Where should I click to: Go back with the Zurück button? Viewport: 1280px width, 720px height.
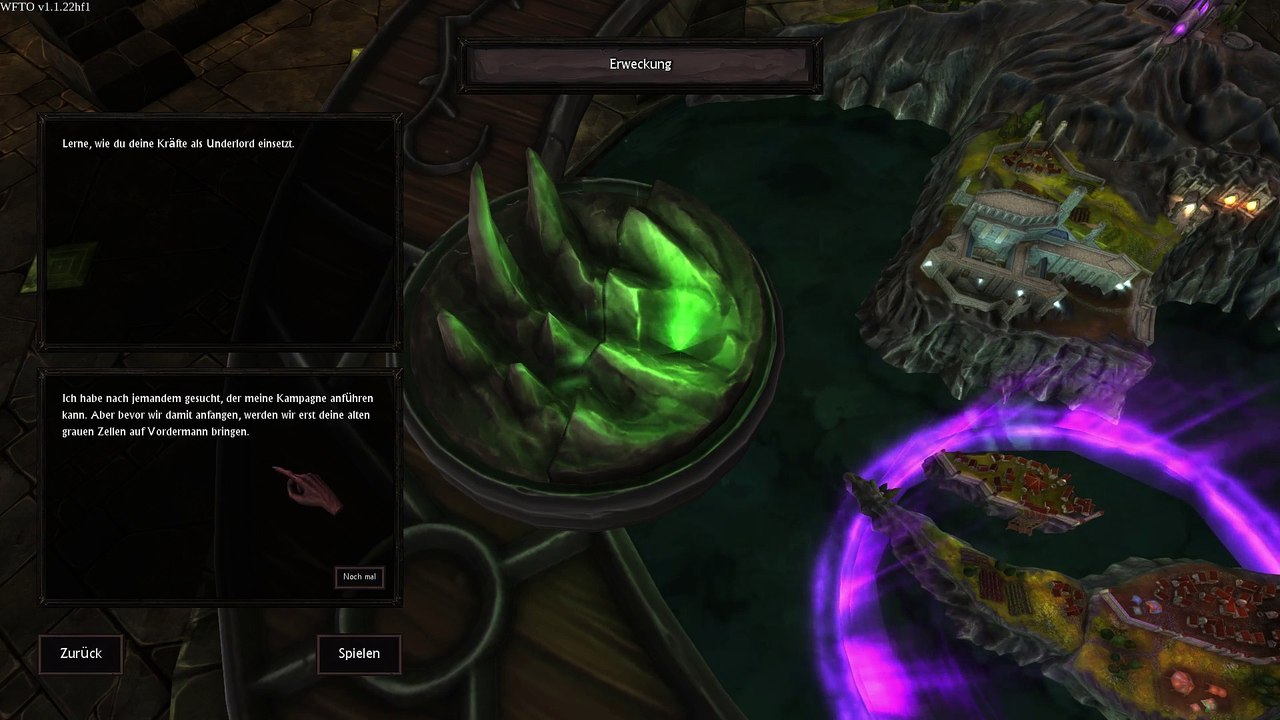coord(81,654)
